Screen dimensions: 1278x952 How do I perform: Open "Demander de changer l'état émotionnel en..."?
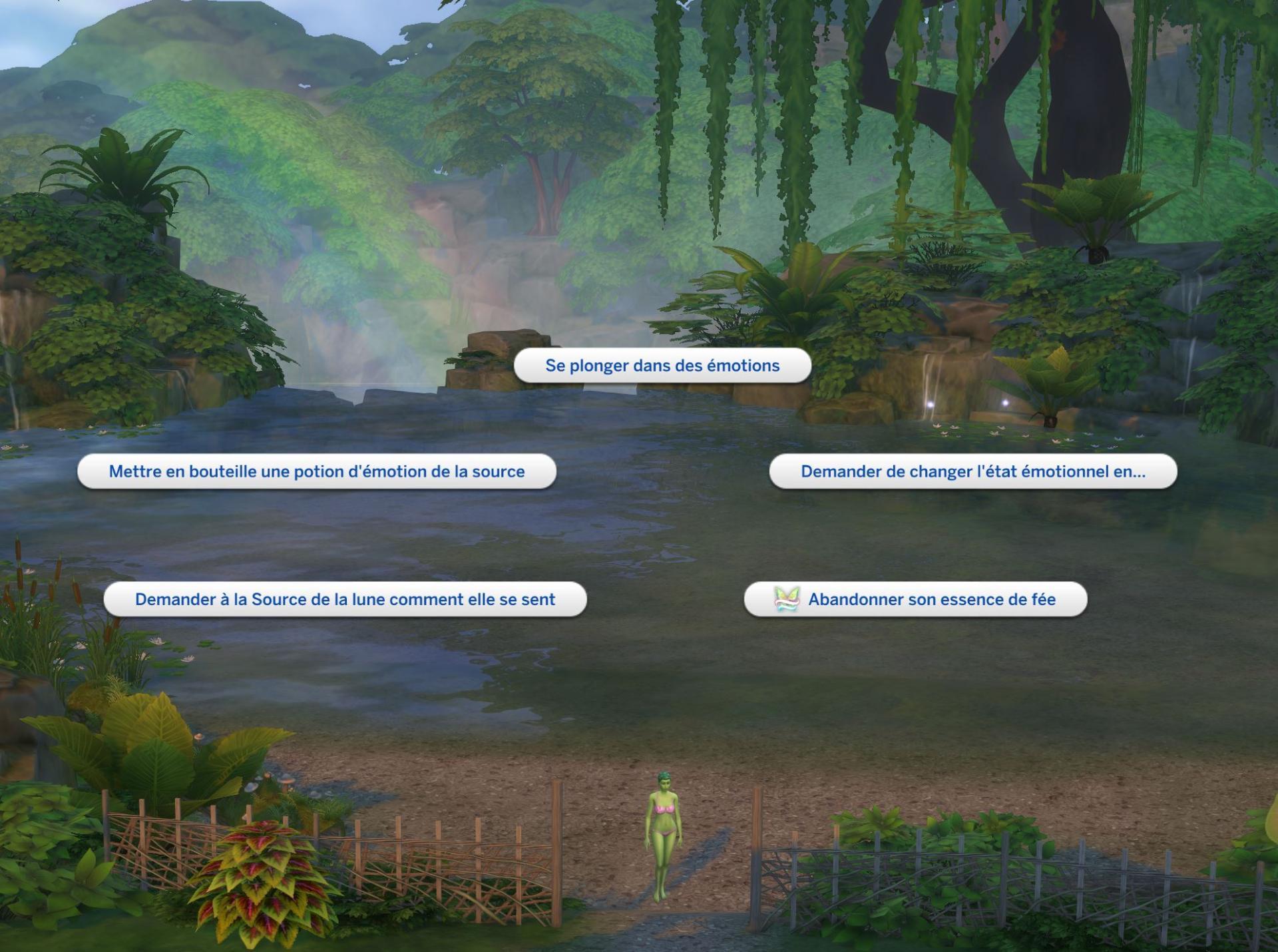pyautogui.click(x=972, y=471)
